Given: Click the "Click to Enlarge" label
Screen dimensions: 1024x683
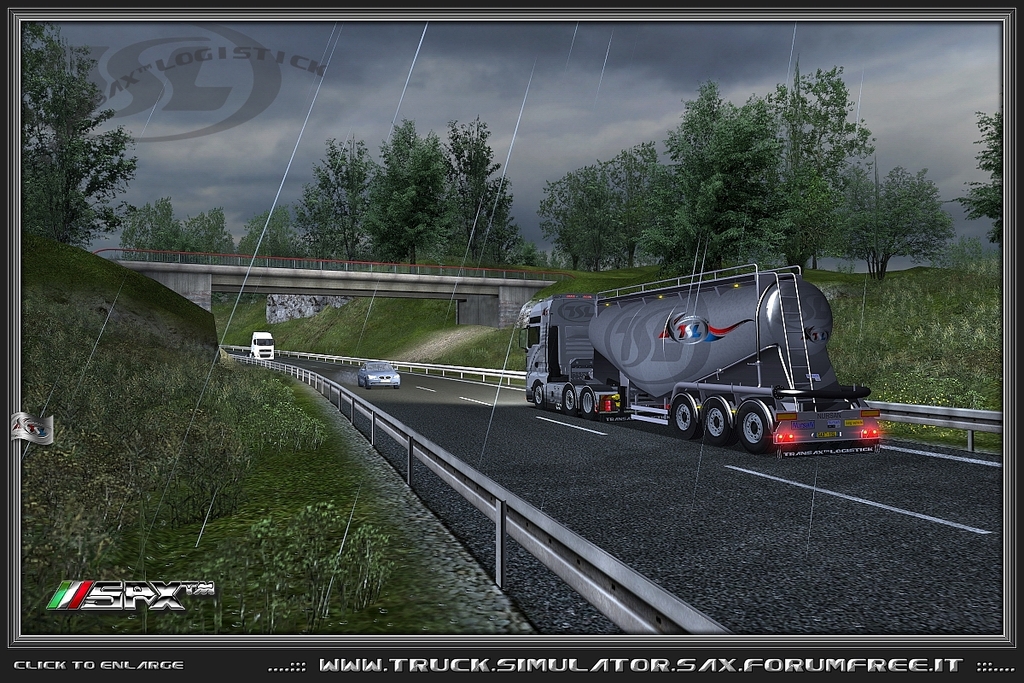Looking at the screenshot, I should coord(98,665).
